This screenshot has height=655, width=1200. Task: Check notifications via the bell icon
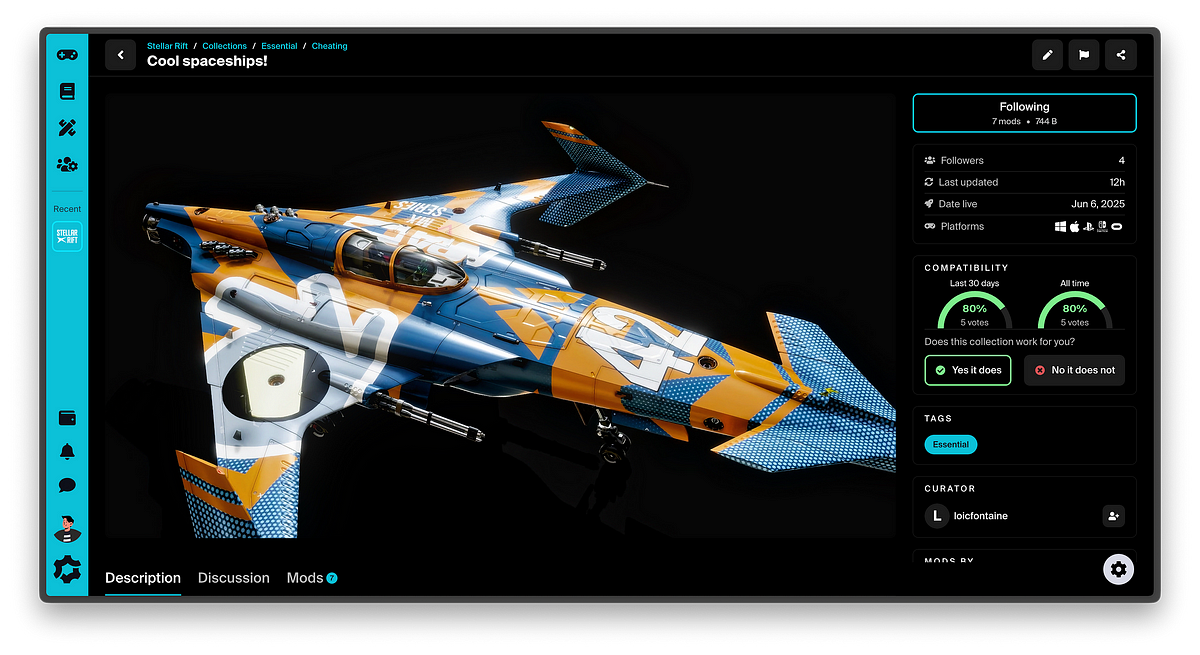[x=67, y=451]
